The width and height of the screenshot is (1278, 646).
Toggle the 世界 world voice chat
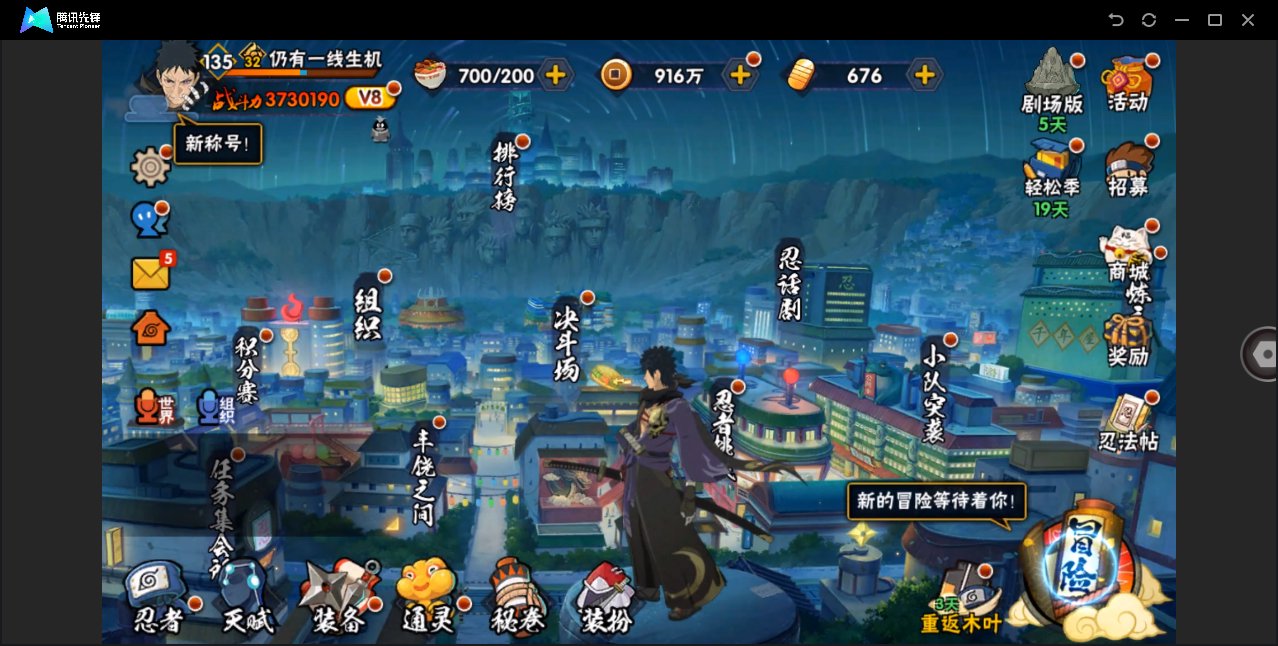pos(154,407)
